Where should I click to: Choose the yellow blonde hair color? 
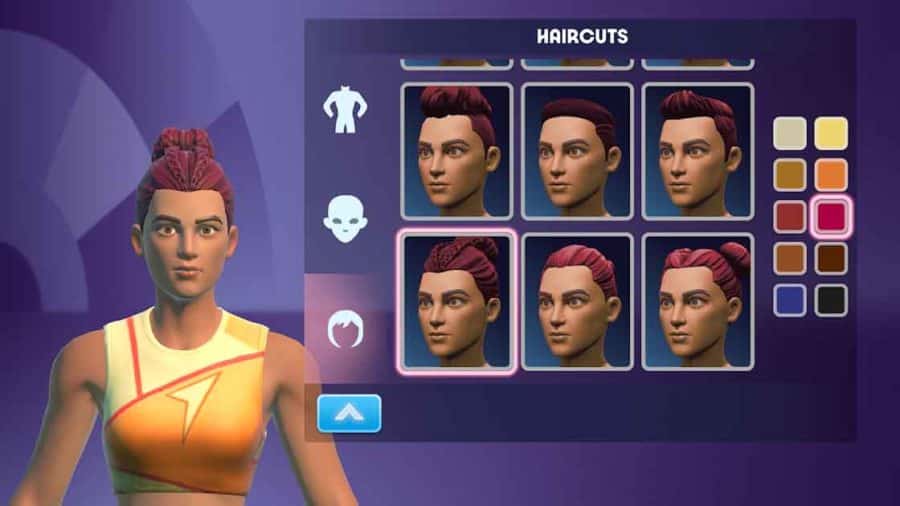[831, 133]
